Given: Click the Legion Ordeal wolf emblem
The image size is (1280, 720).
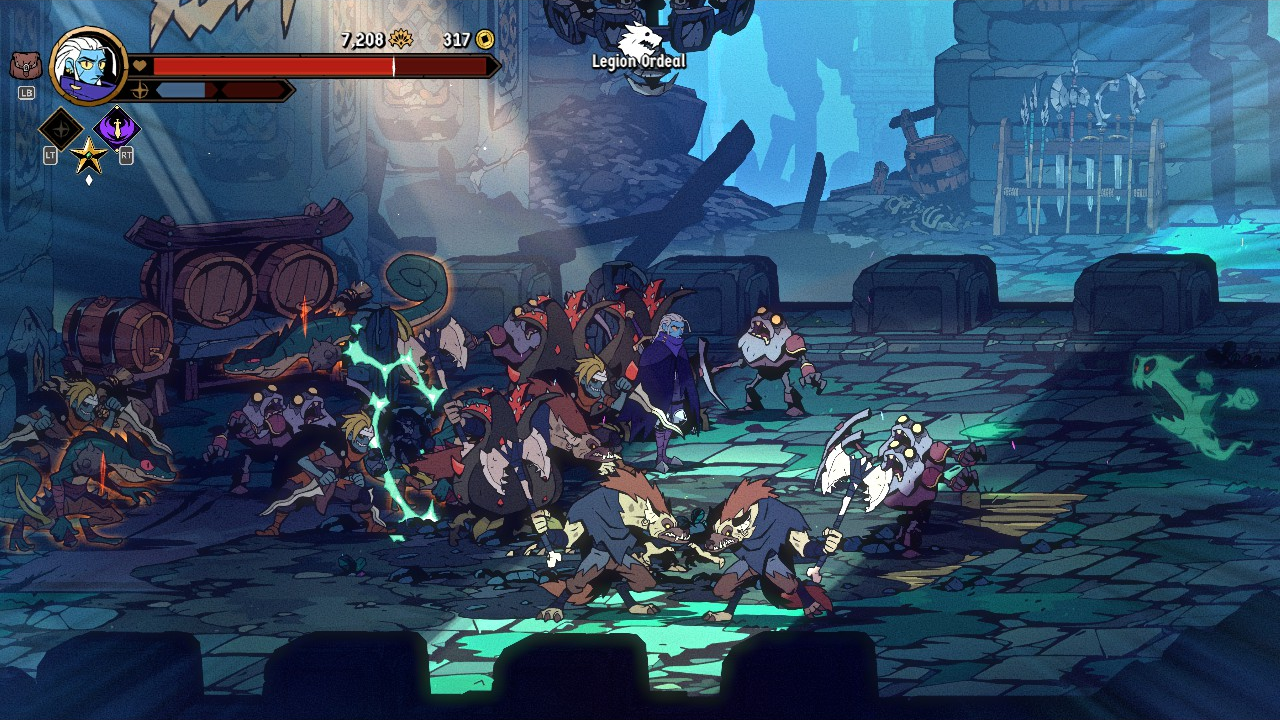Looking at the screenshot, I should (639, 40).
